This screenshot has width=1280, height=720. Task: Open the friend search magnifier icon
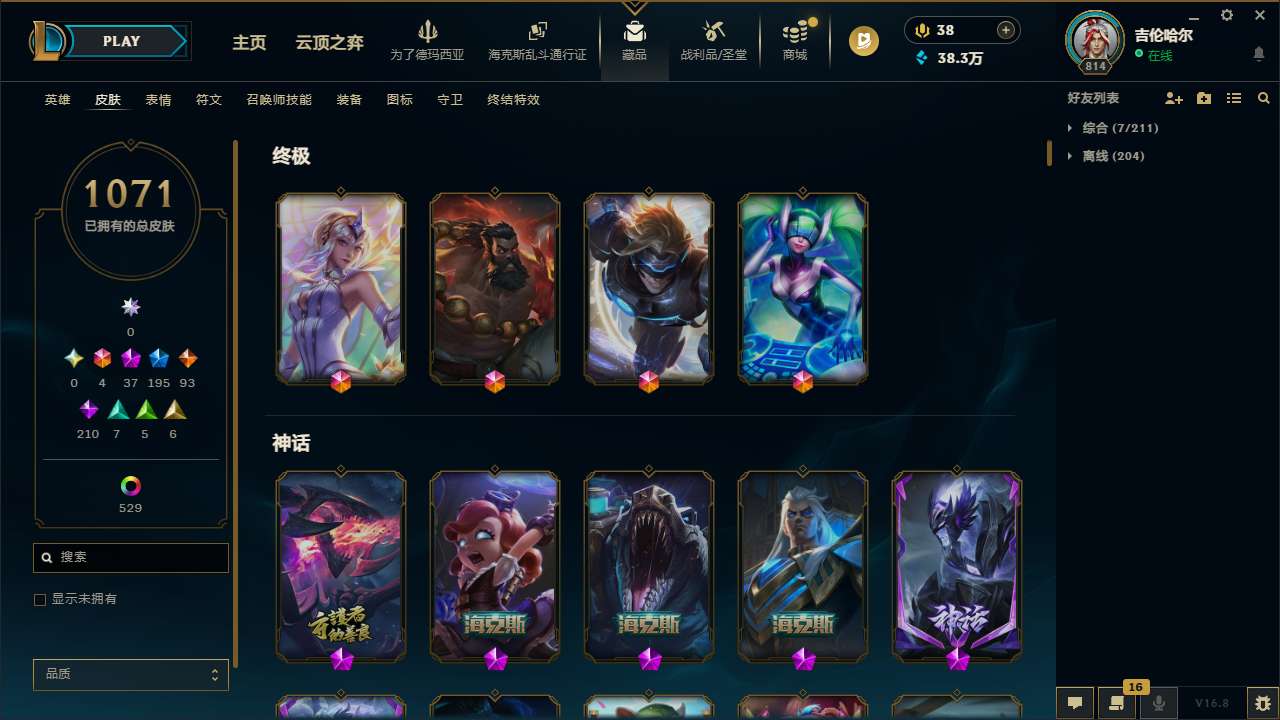coord(1263,98)
